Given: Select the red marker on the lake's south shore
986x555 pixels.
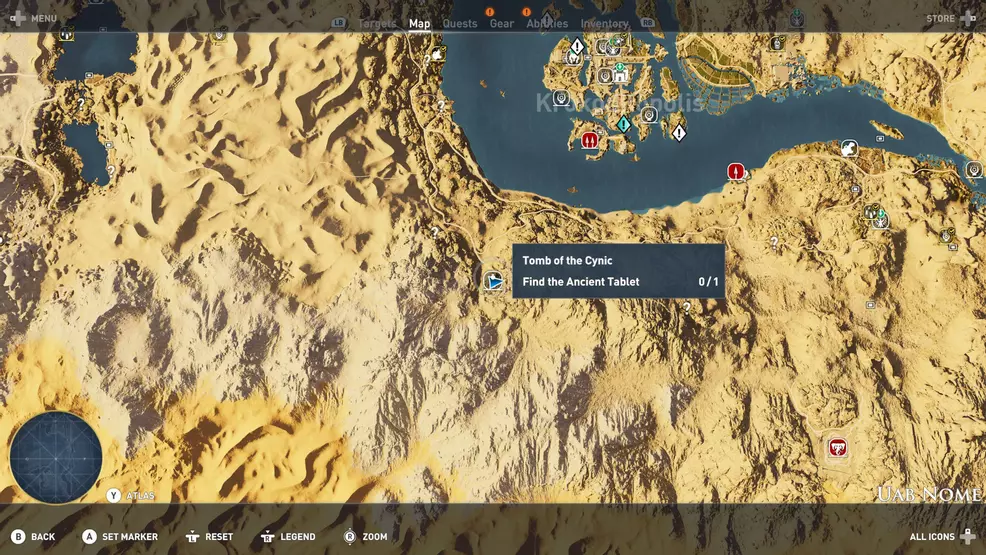Looking at the screenshot, I should [736, 172].
